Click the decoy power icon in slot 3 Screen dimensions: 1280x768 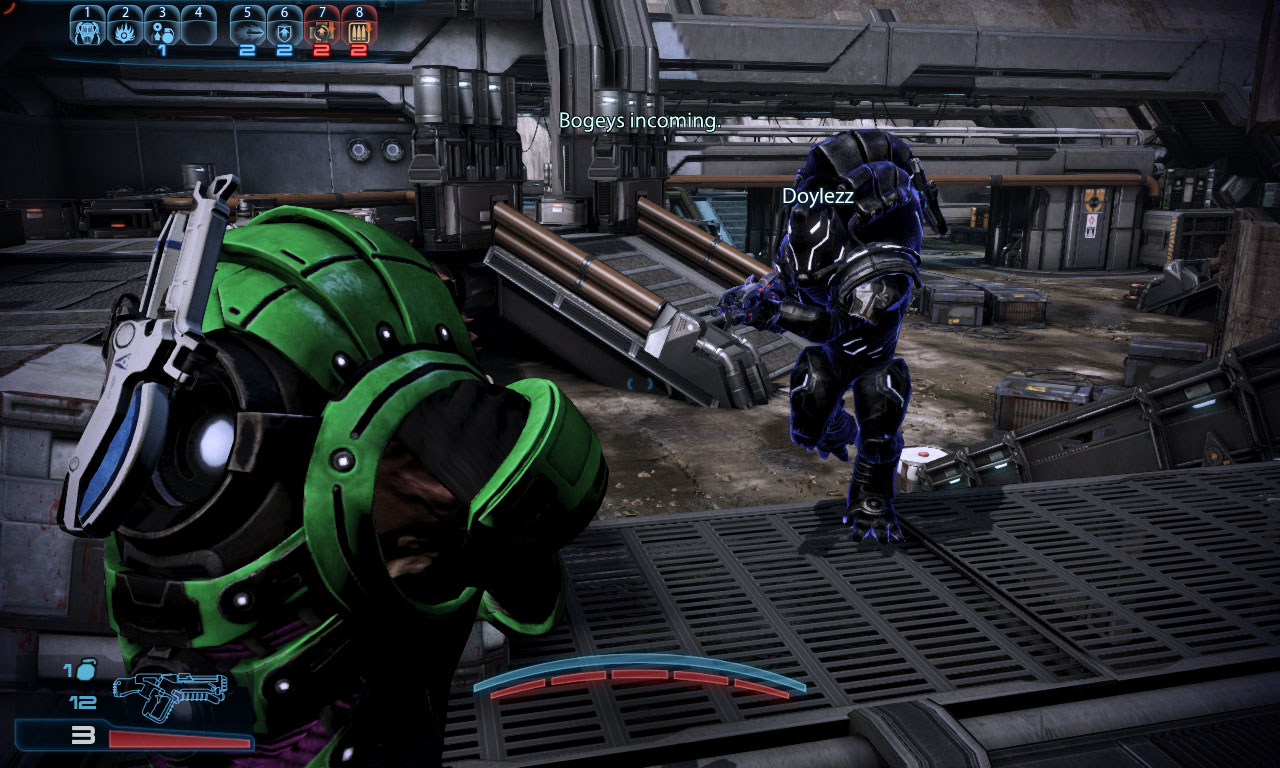(162, 31)
